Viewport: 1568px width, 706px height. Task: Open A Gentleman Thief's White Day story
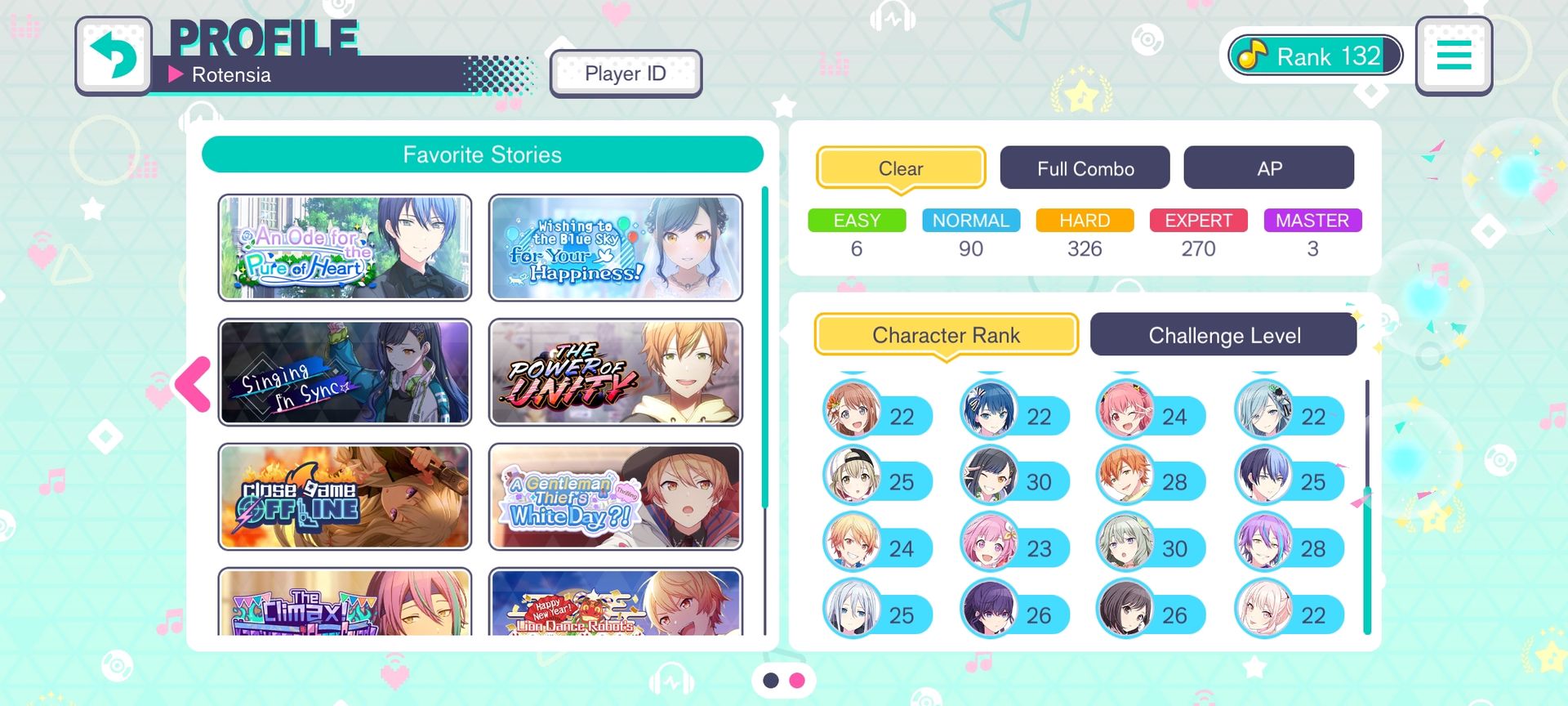click(616, 497)
